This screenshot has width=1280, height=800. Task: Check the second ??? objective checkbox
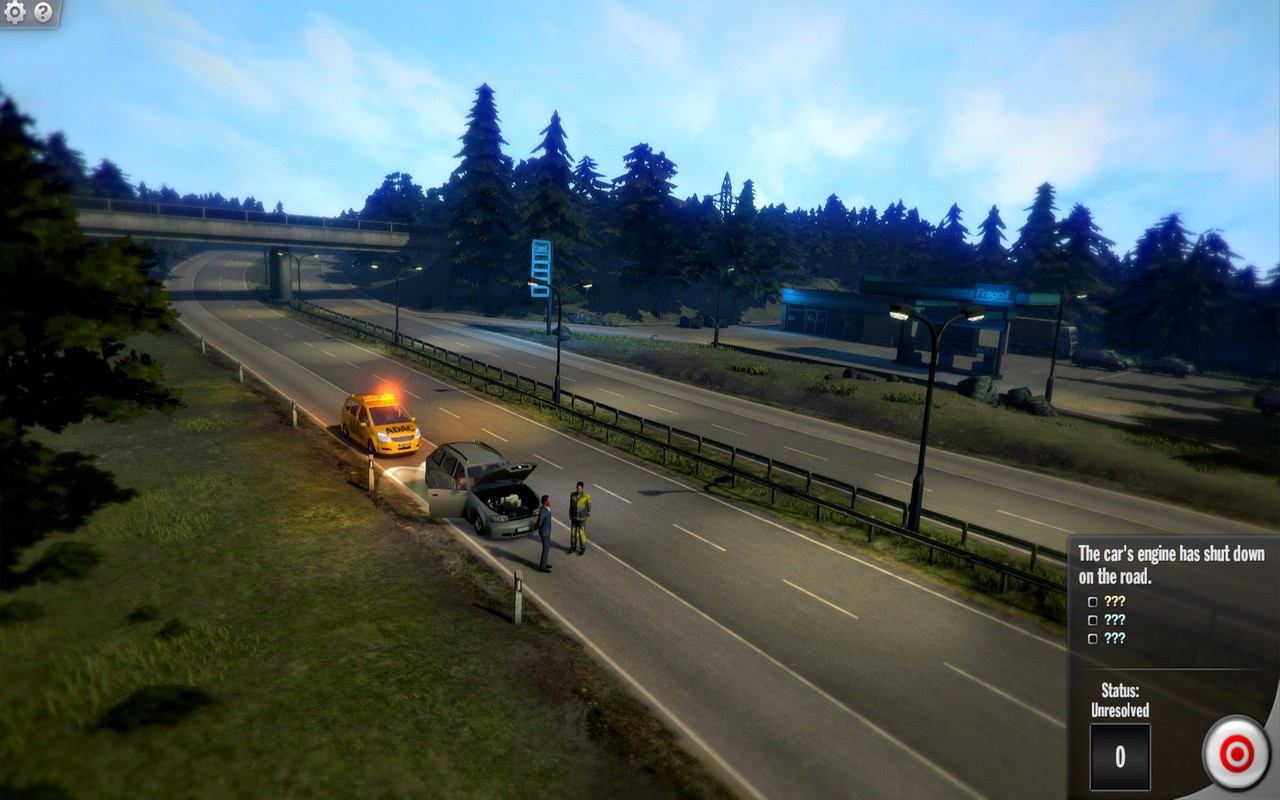(1092, 619)
